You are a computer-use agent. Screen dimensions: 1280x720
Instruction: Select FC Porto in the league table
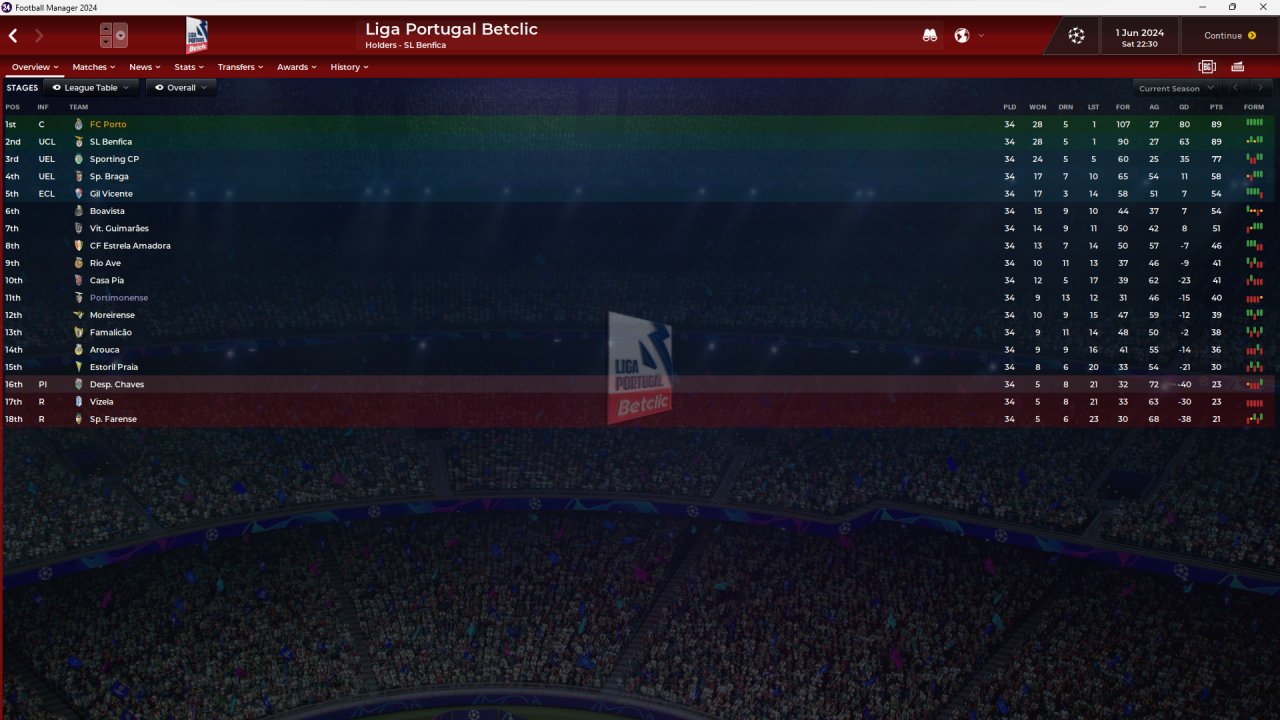pyautogui.click(x=108, y=124)
